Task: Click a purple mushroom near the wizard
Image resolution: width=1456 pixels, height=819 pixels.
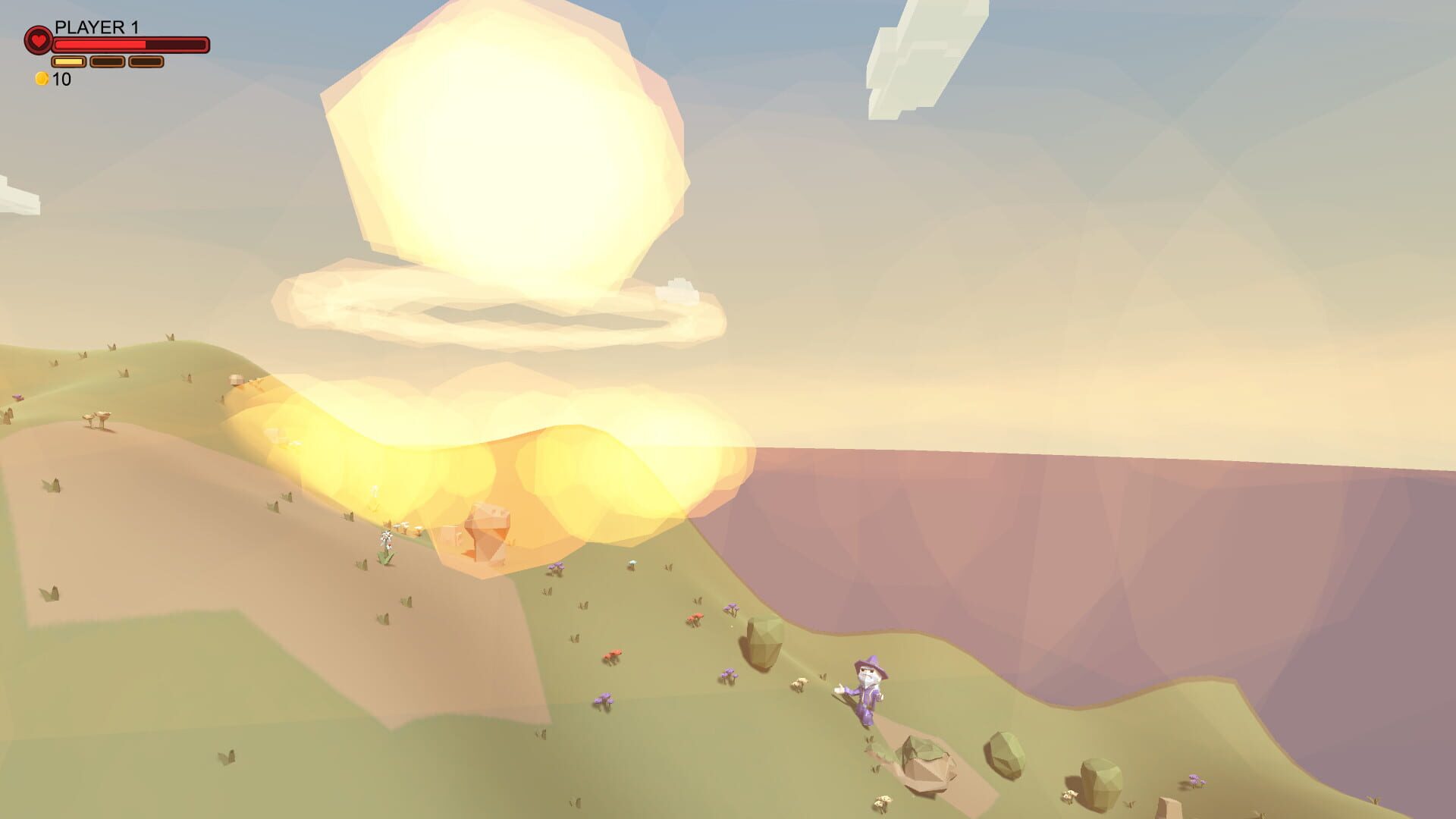Action: [730, 673]
